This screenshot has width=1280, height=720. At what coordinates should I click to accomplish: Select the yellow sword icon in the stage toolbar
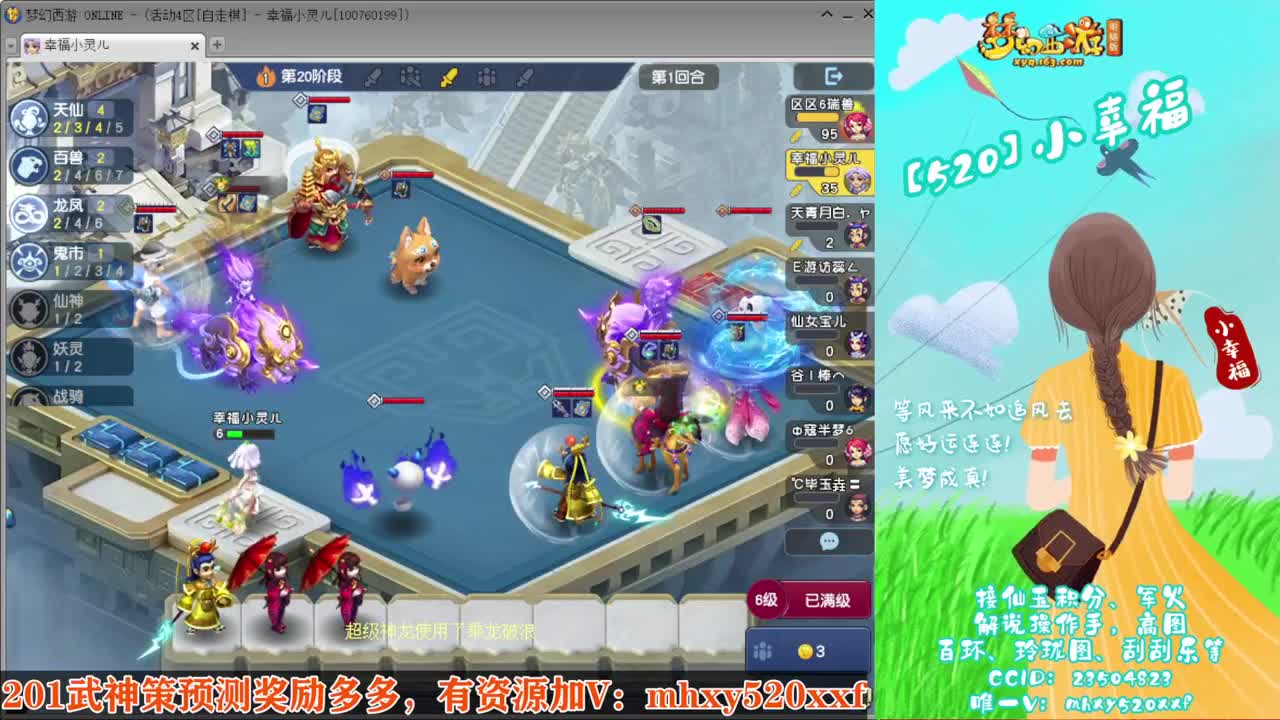coord(448,76)
